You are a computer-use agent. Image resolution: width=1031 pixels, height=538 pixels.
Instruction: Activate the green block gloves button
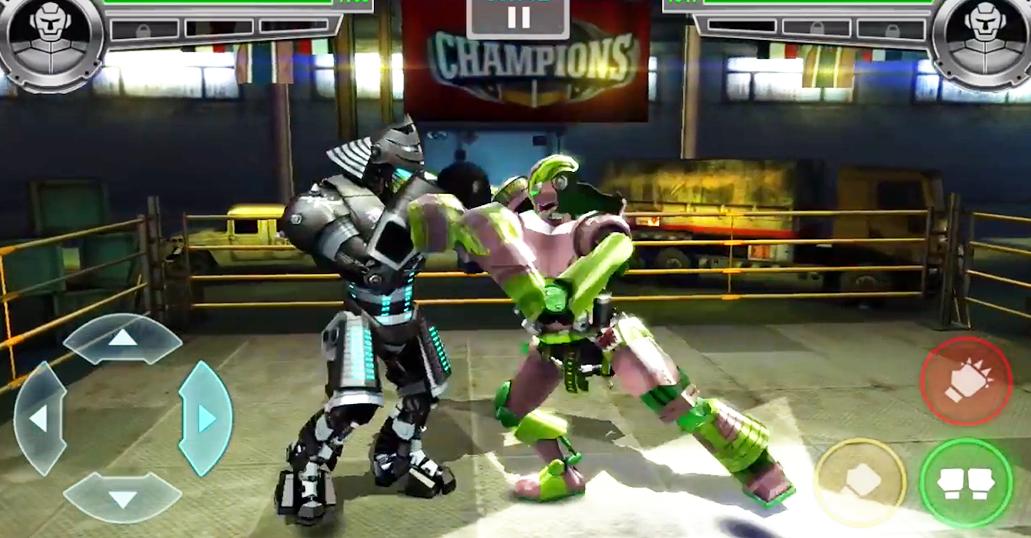point(965,482)
